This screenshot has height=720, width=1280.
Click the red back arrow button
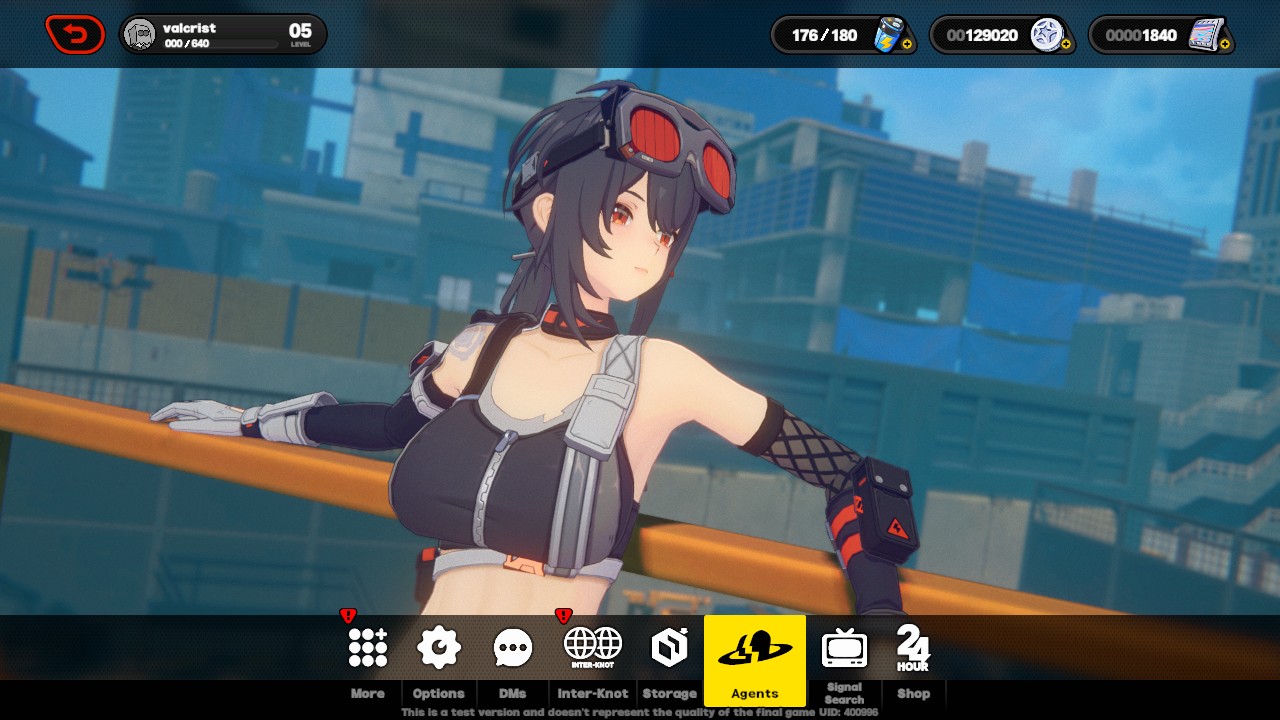pyautogui.click(x=75, y=35)
